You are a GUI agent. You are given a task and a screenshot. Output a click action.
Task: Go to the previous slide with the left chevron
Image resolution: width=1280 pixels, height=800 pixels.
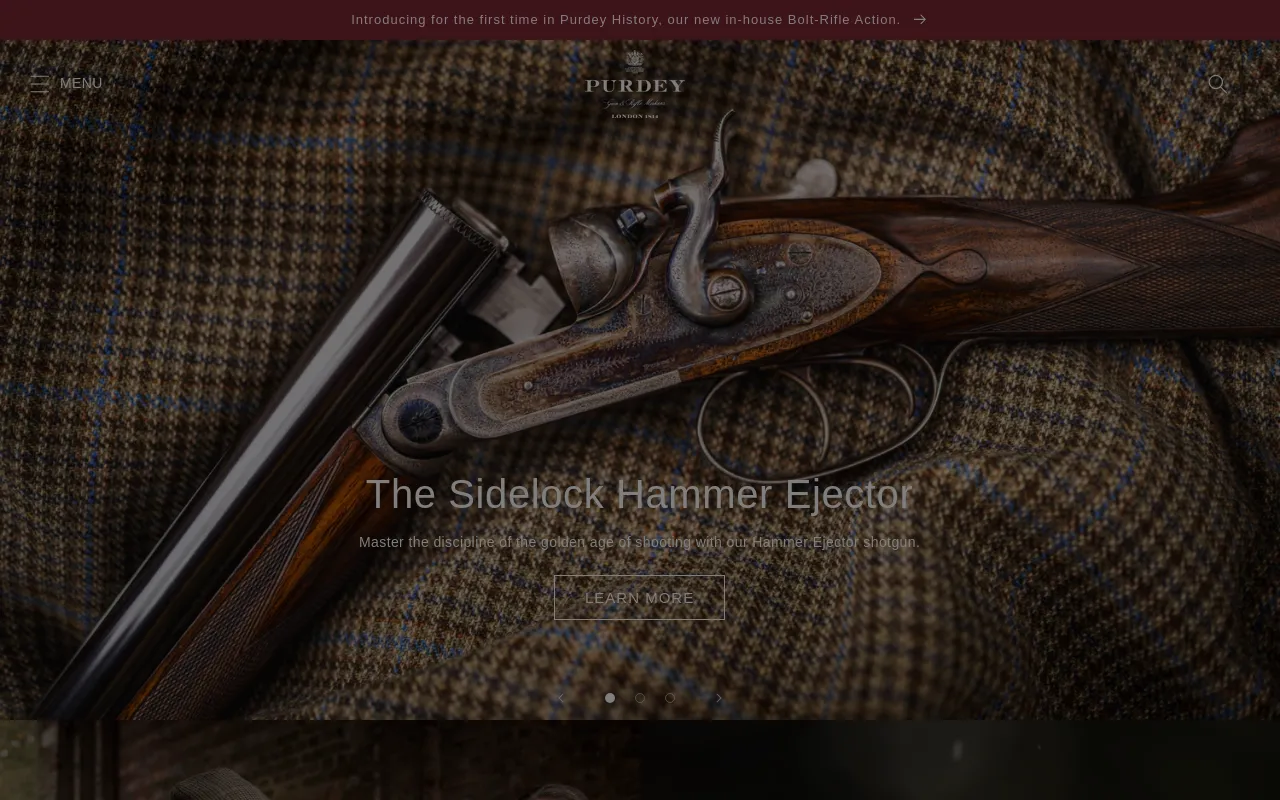[559, 698]
